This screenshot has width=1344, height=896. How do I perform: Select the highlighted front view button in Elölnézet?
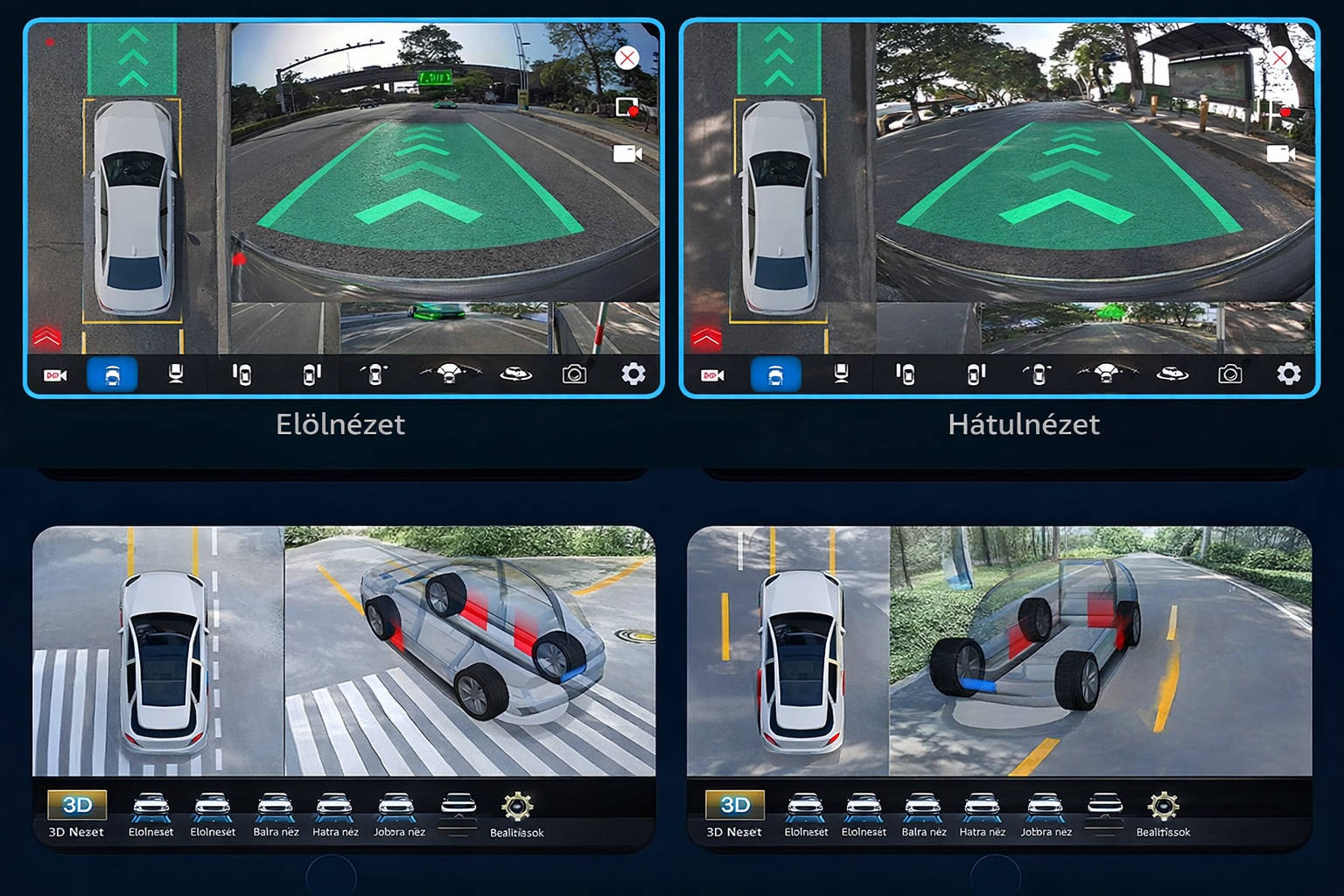click(x=112, y=374)
